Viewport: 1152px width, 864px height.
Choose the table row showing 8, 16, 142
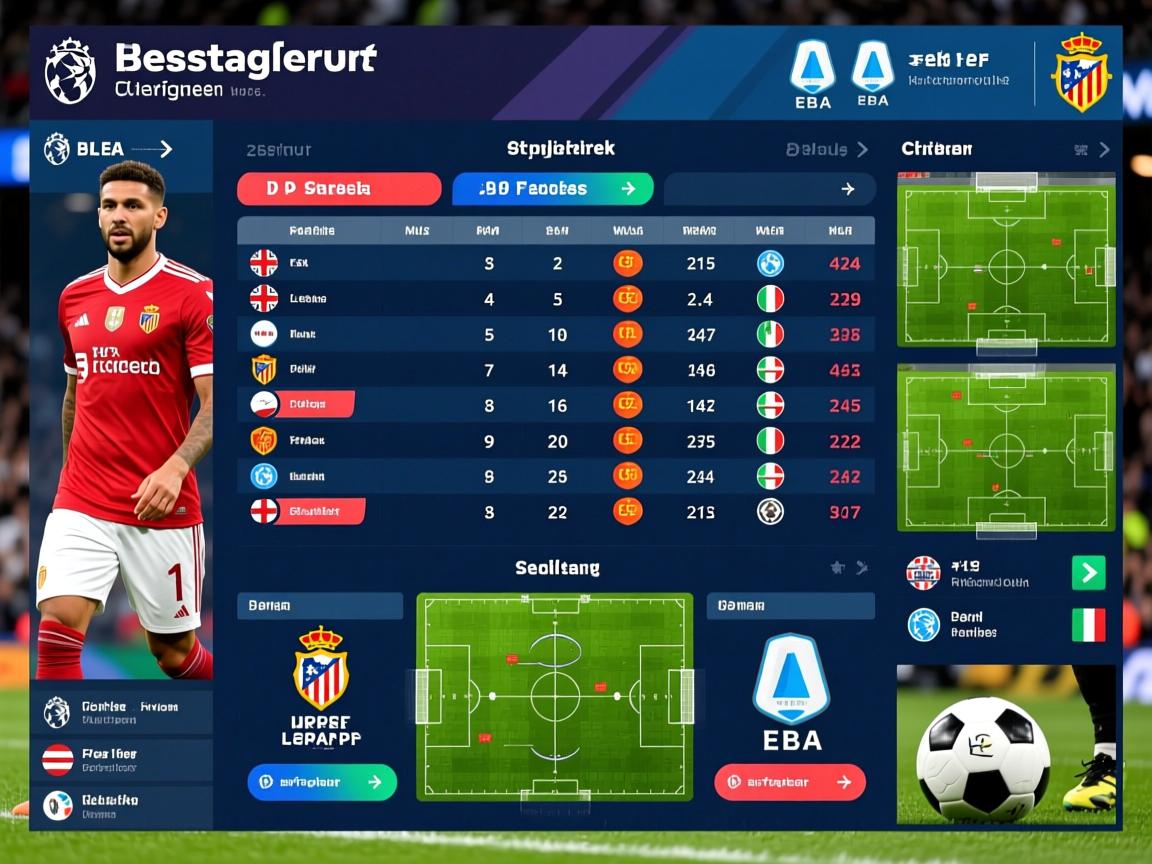click(555, 405)
